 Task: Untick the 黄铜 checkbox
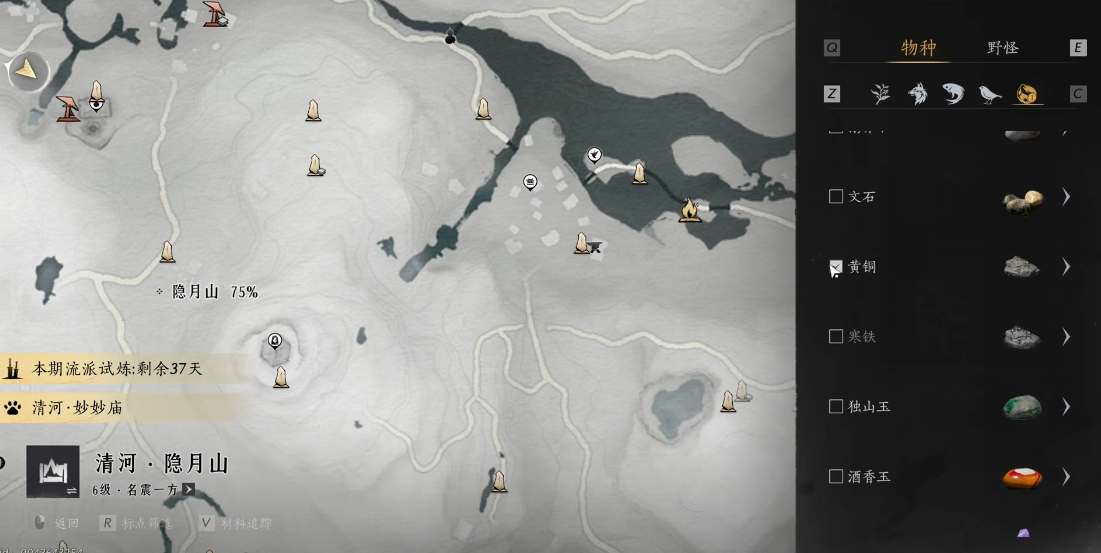point(836,267)
